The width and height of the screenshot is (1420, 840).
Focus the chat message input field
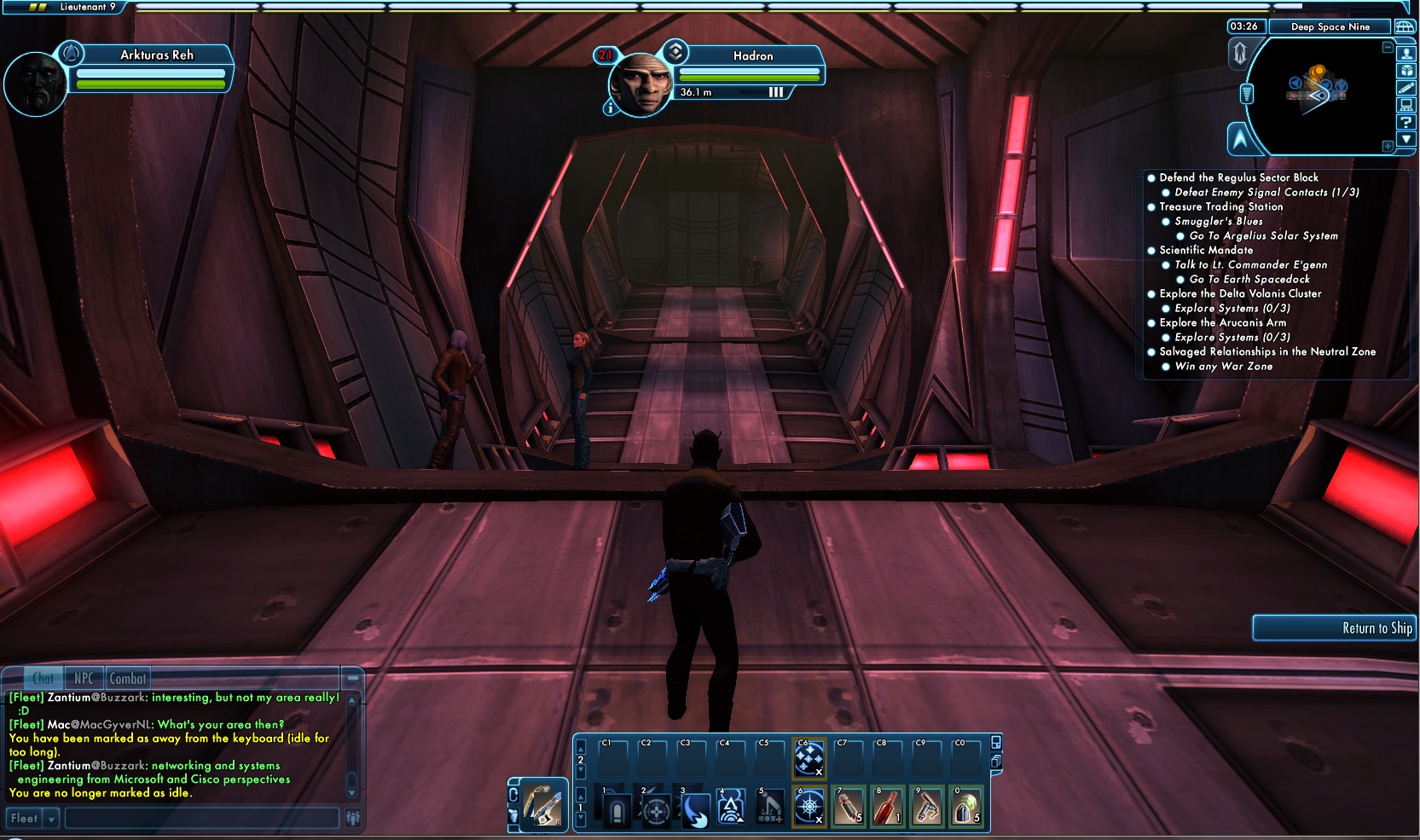tap(201, 819)
